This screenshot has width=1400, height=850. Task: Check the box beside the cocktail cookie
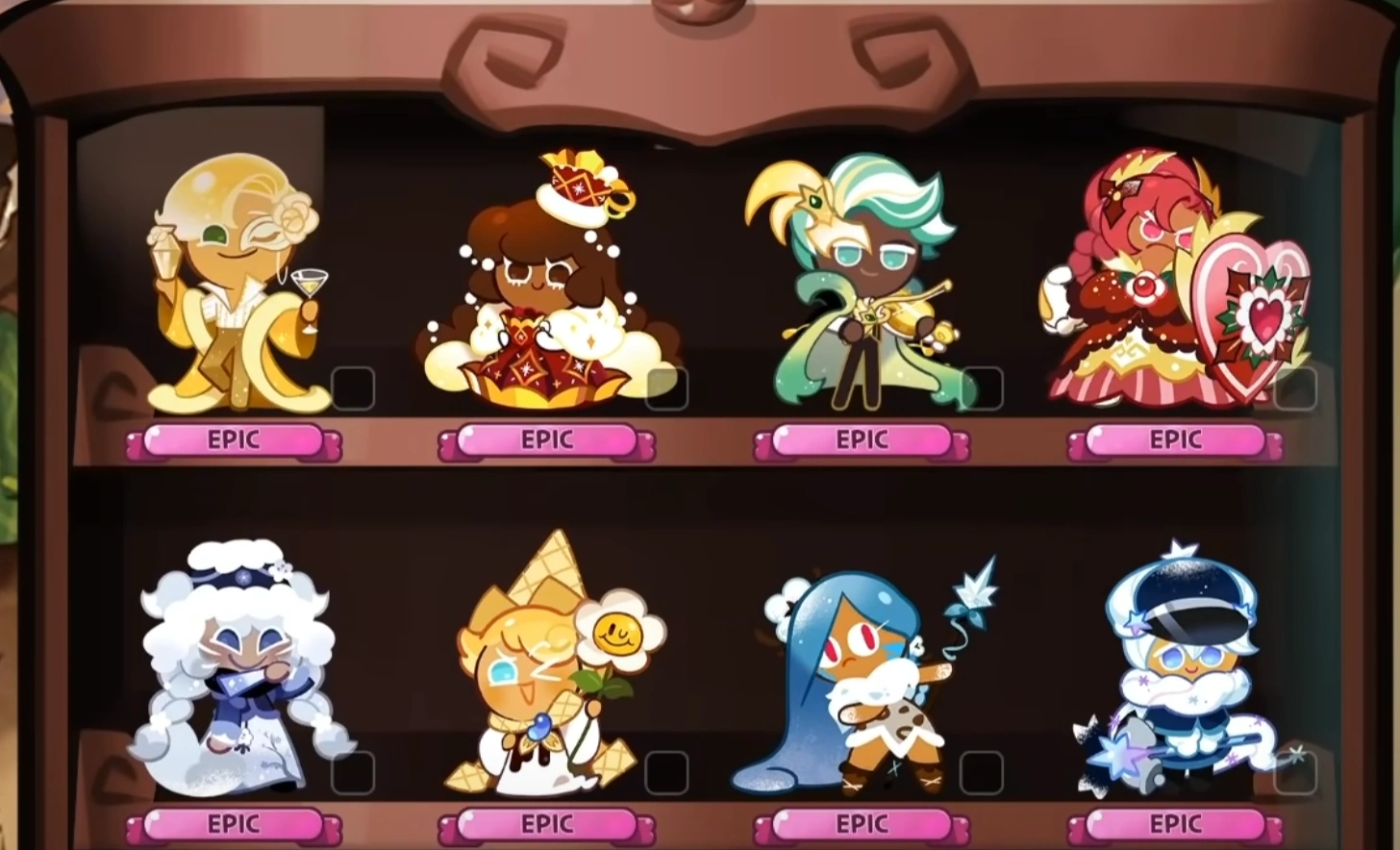(356, 389)
